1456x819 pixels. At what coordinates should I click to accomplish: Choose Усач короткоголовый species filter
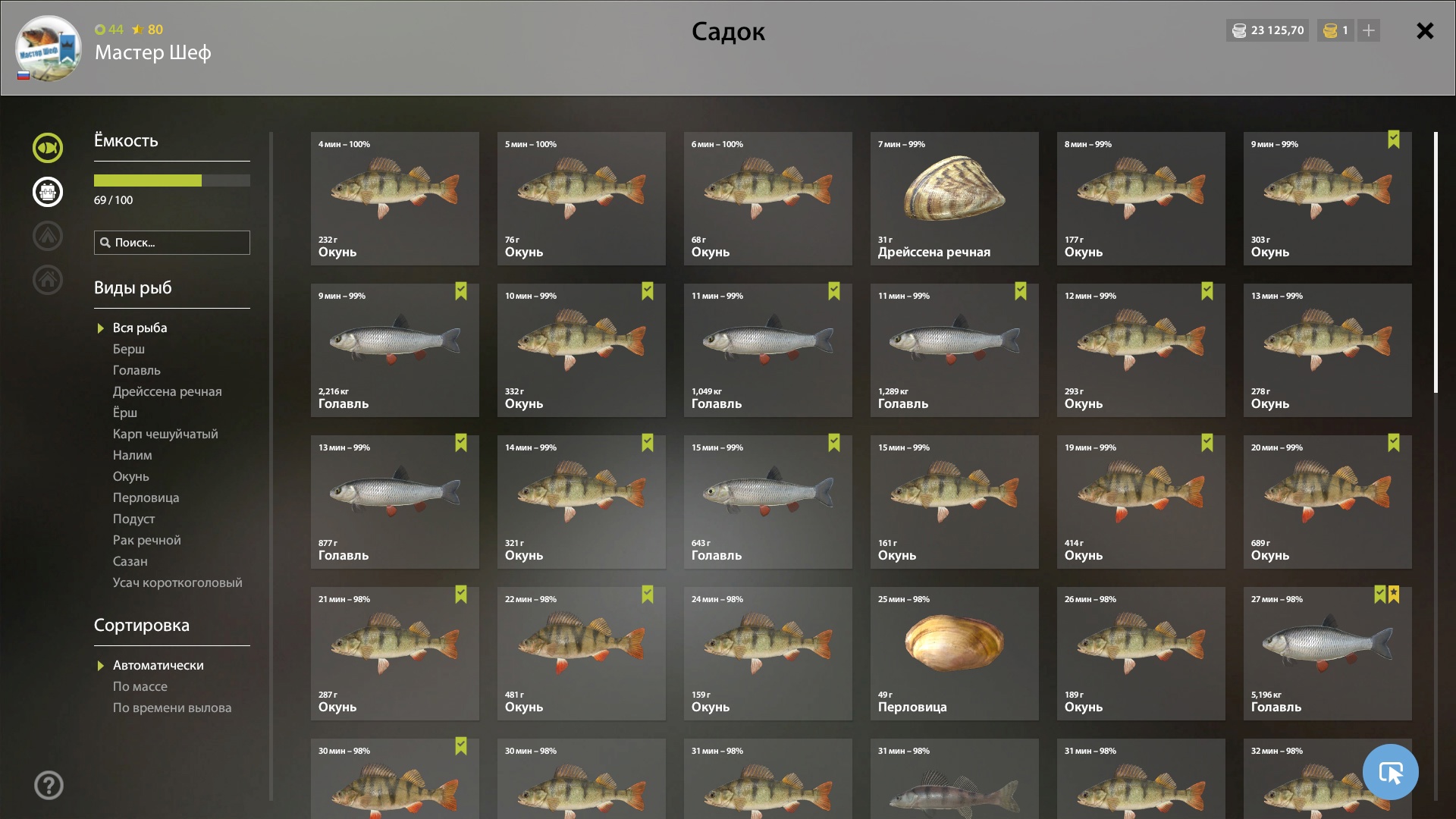177,582
